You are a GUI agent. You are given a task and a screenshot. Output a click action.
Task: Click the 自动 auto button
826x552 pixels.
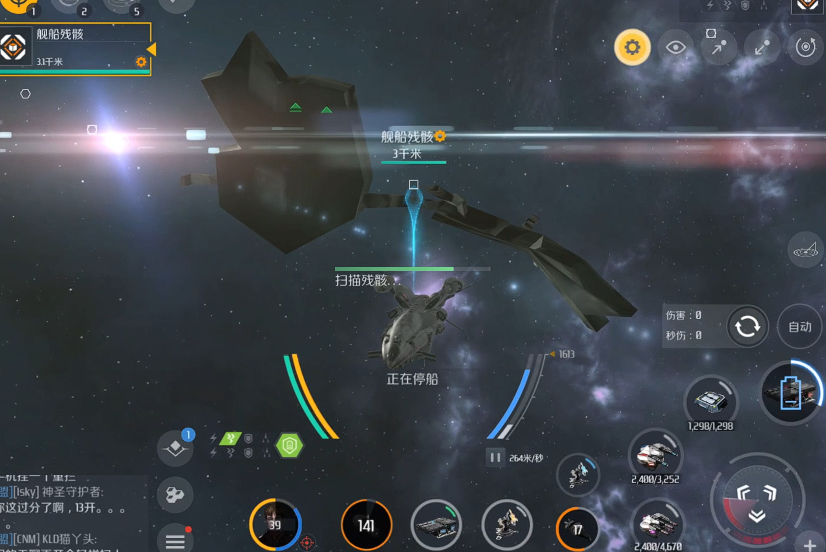(800, 327)
